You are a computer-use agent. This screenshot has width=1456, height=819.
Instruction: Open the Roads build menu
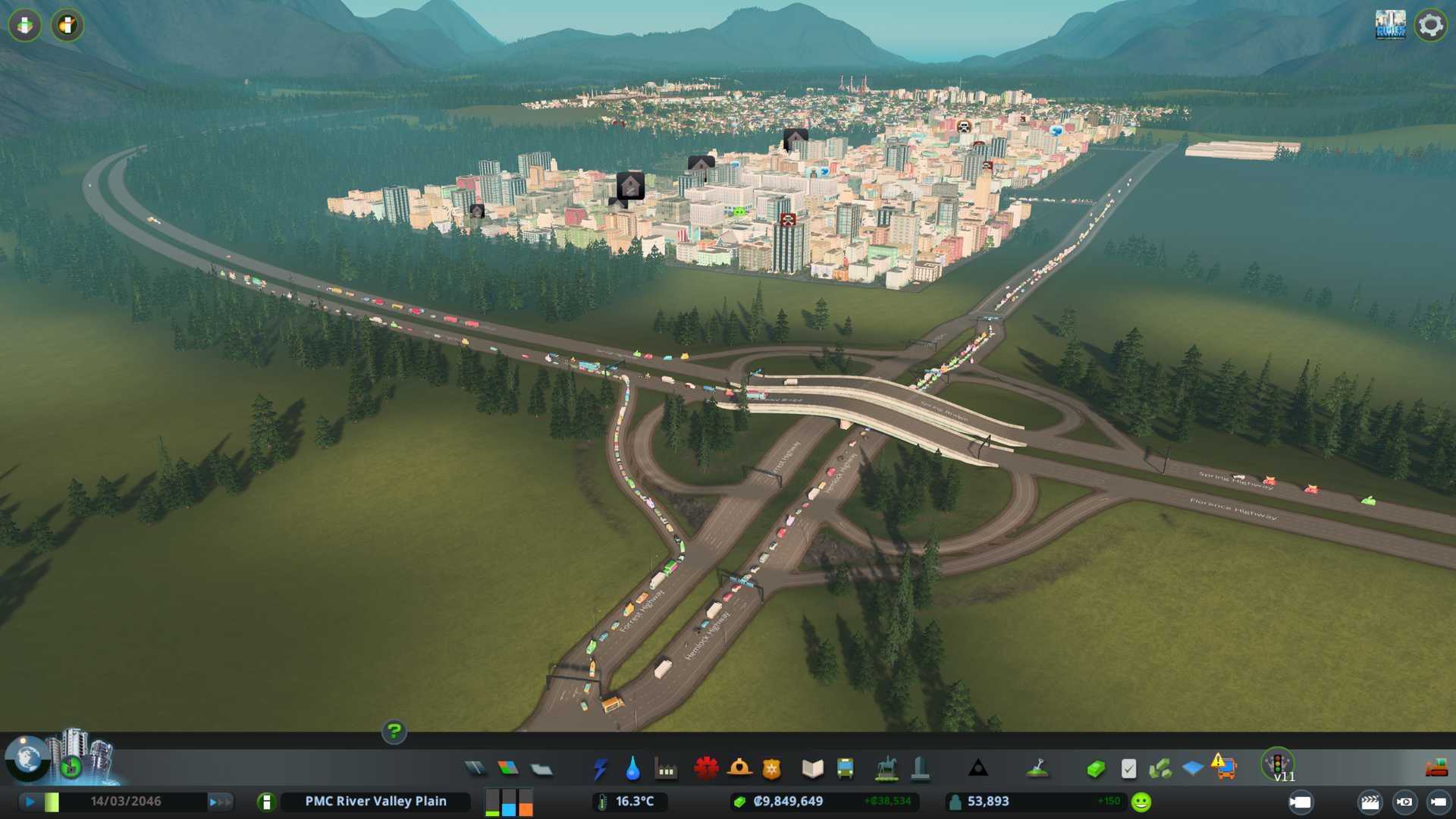click(x=475, y=769)
